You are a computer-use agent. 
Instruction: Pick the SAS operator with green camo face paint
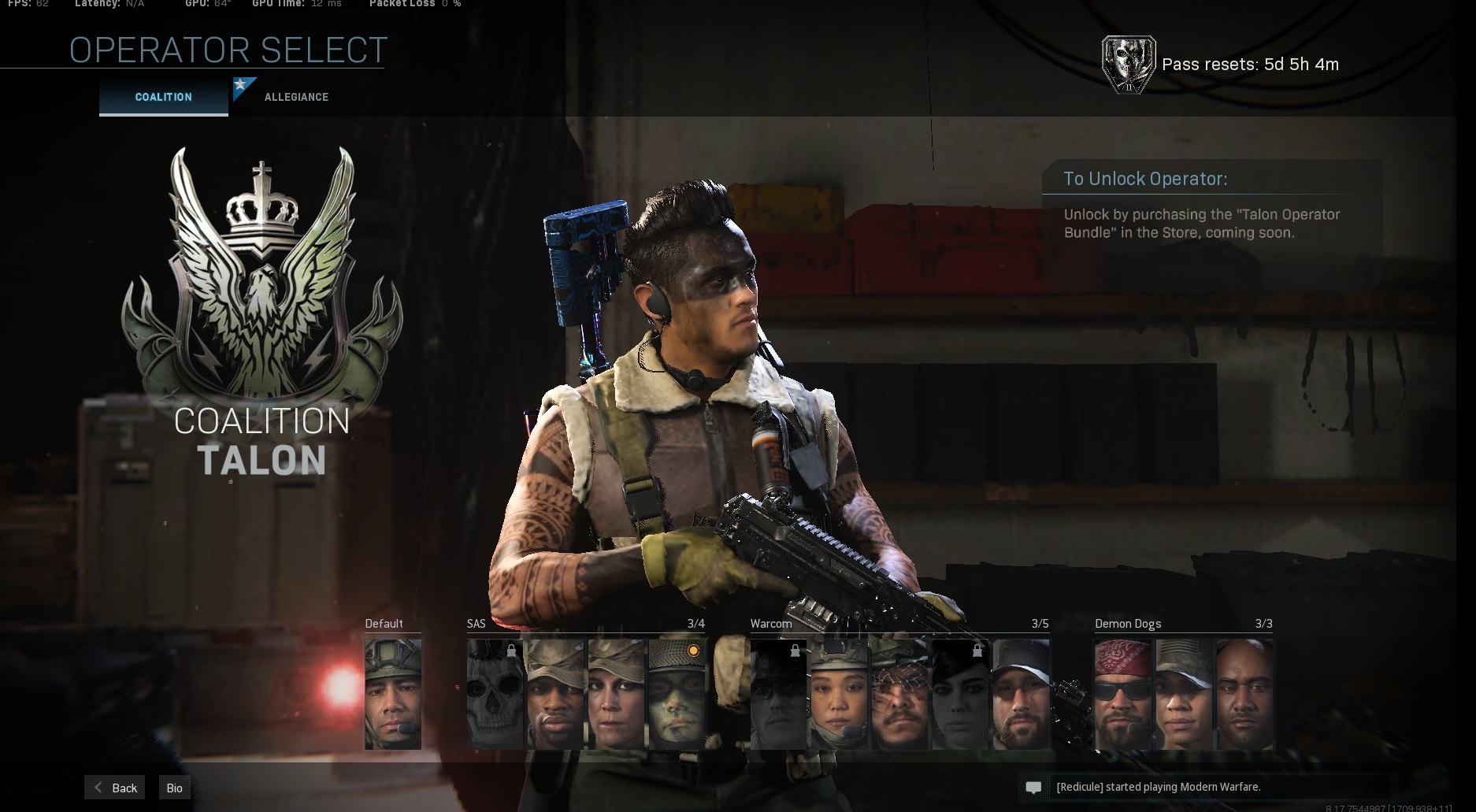coord(677,694)
